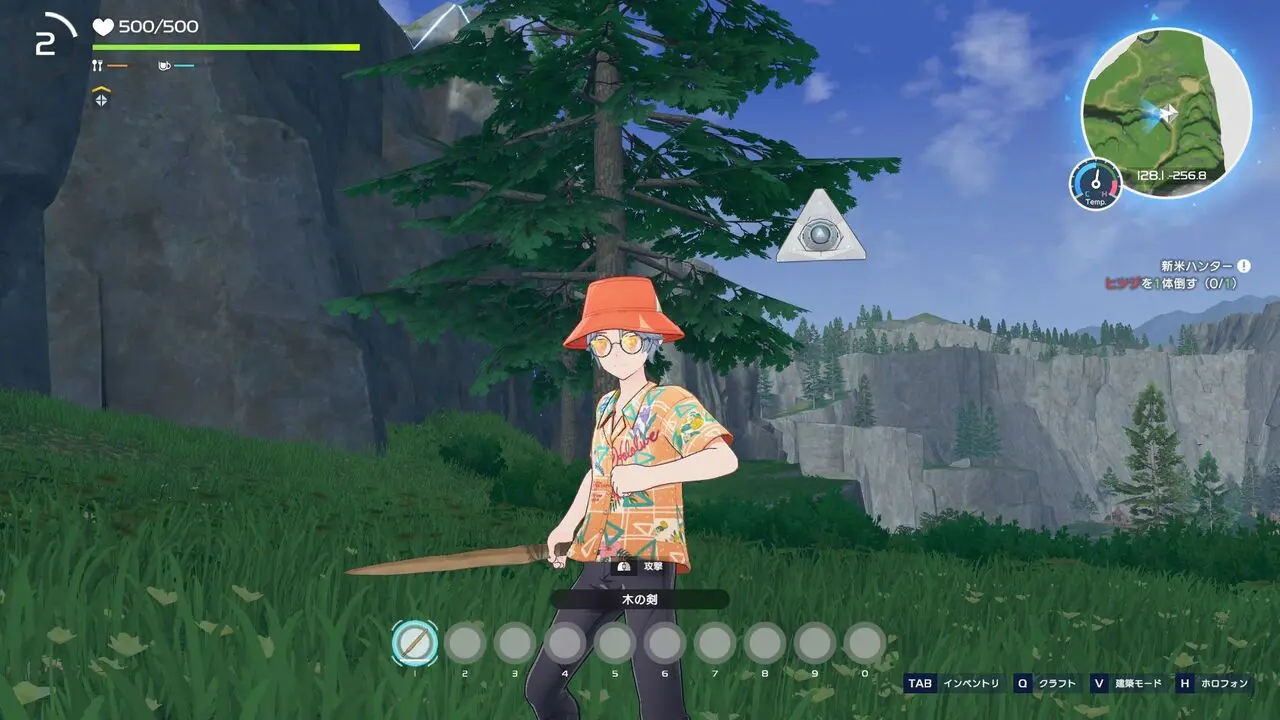Open the 新米ハンター quest tracker
Screen dimensions: 1280x720
click(1196, 266)
